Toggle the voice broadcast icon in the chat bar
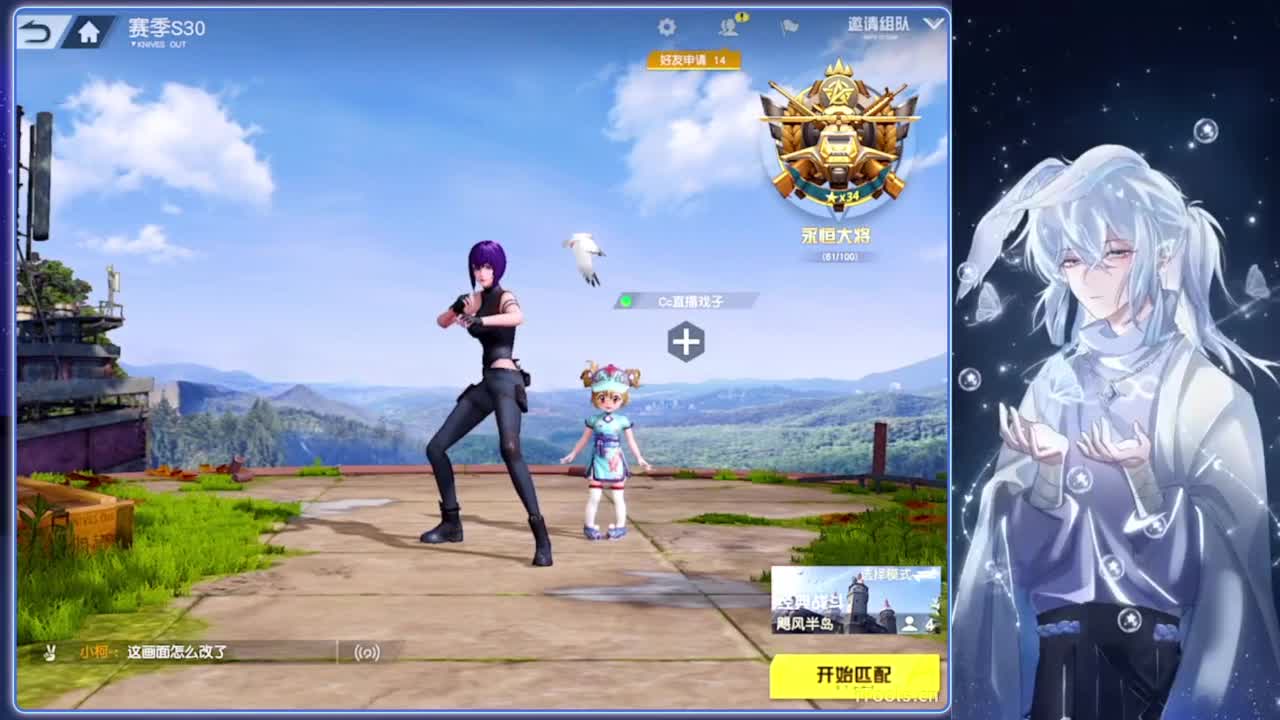The width and height of the screenshot is (1280, 720). point(368,652)
